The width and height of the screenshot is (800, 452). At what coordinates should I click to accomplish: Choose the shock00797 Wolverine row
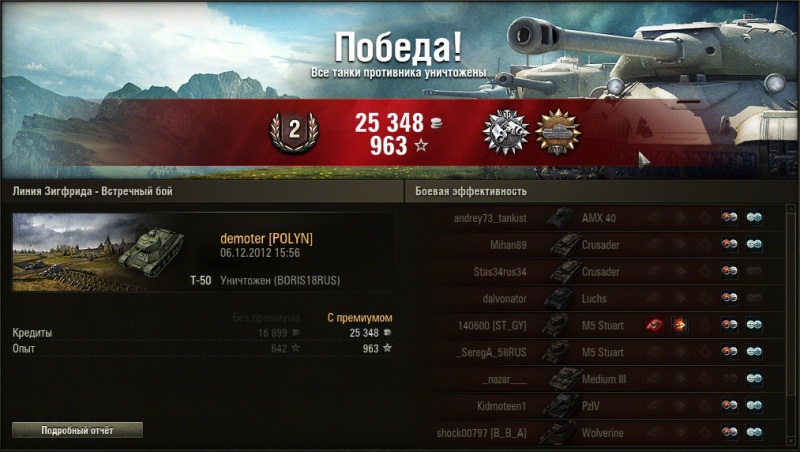click(600, 432)
